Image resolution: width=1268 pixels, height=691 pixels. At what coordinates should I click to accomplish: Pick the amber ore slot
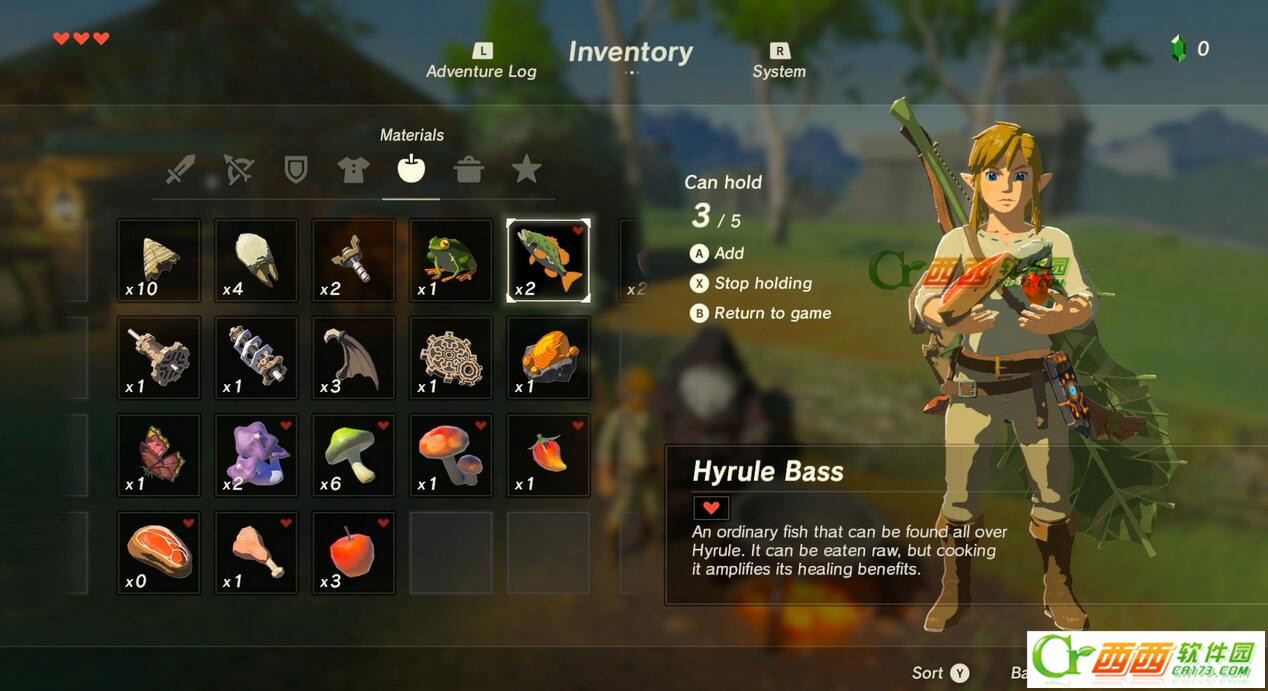coord(548,358)
